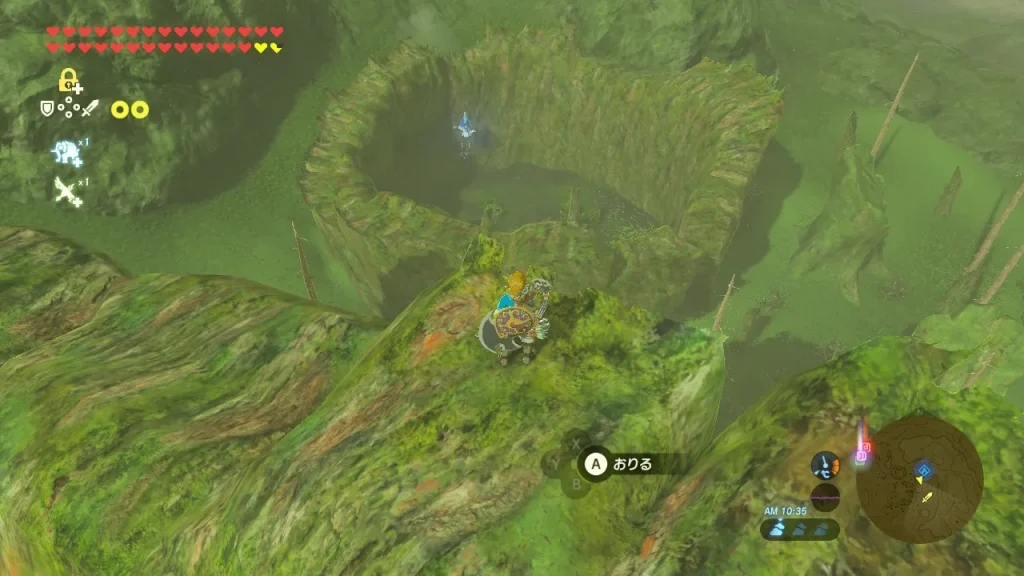Screen dimensions: 1024x576
Task: Click the shield equipment icon
Action: click(x=47, y=108)
